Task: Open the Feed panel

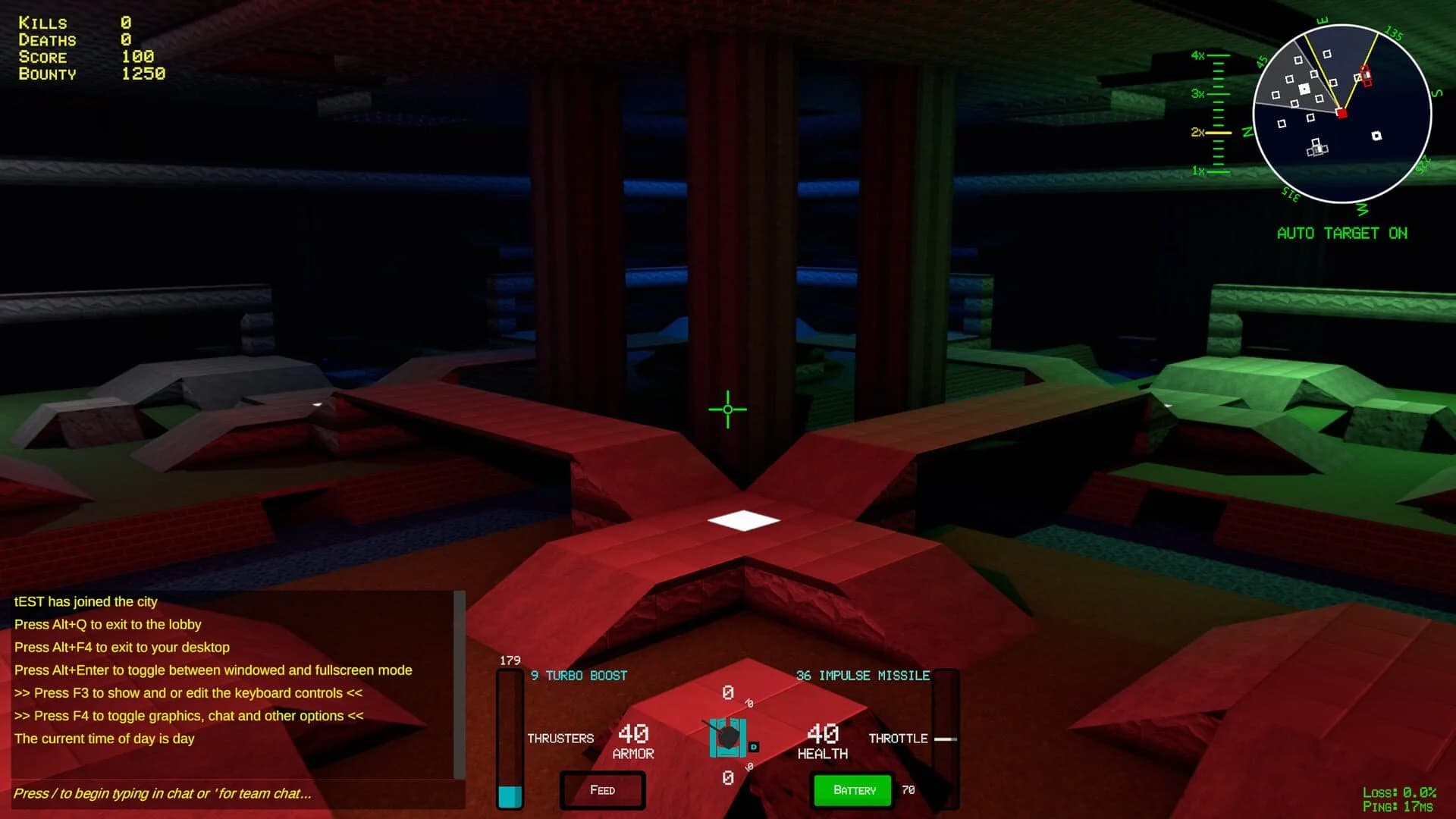Action: pyautogui.click(x=602, y=790)
